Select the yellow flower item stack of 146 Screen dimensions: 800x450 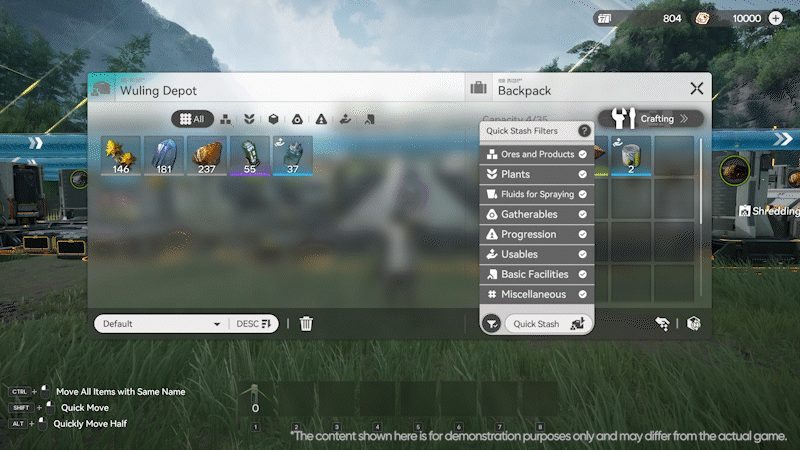121,155
